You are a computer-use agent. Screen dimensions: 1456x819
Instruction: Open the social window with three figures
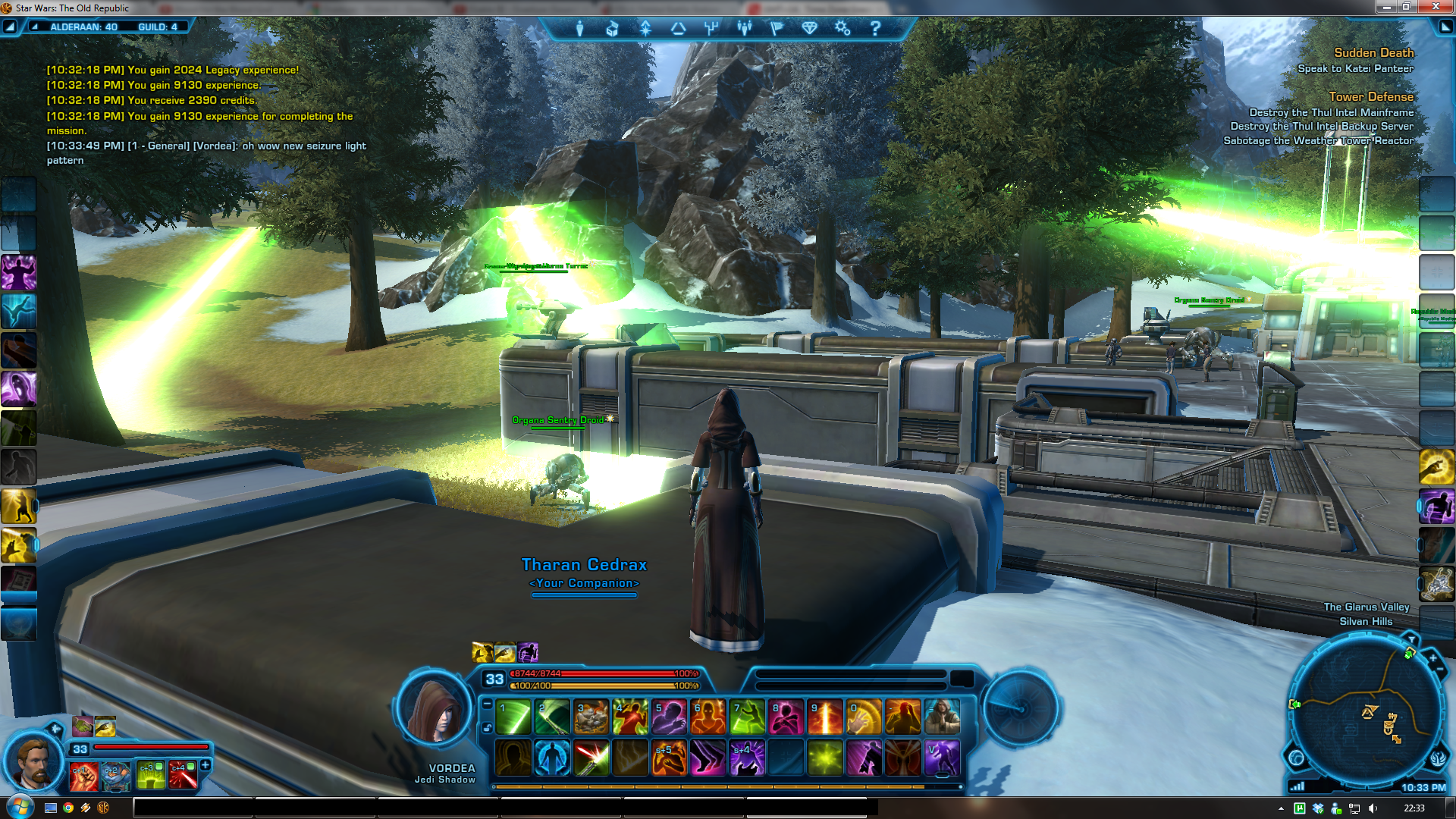[744, 29]
